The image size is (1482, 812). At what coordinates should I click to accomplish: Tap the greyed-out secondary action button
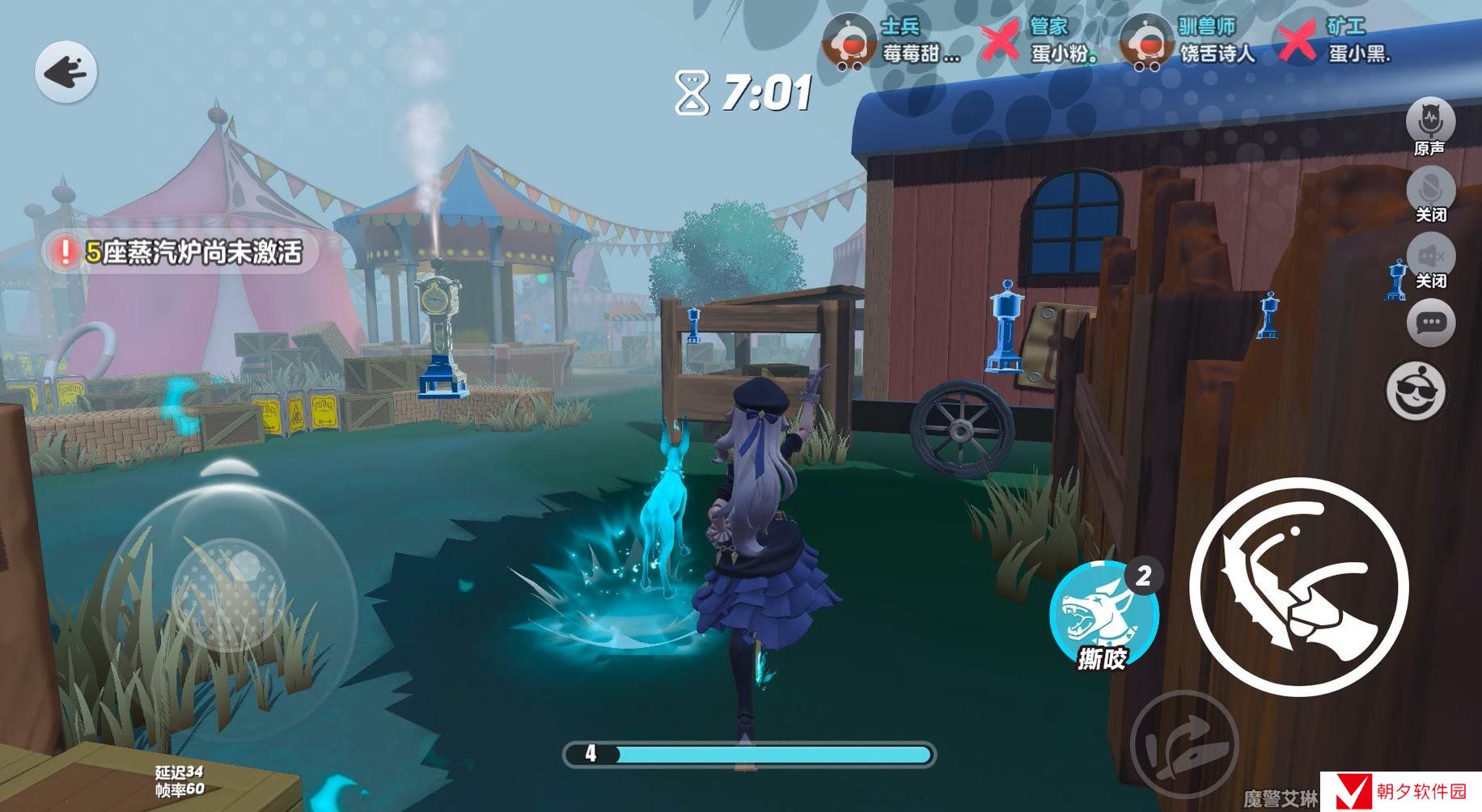[x=1183, y=742]
